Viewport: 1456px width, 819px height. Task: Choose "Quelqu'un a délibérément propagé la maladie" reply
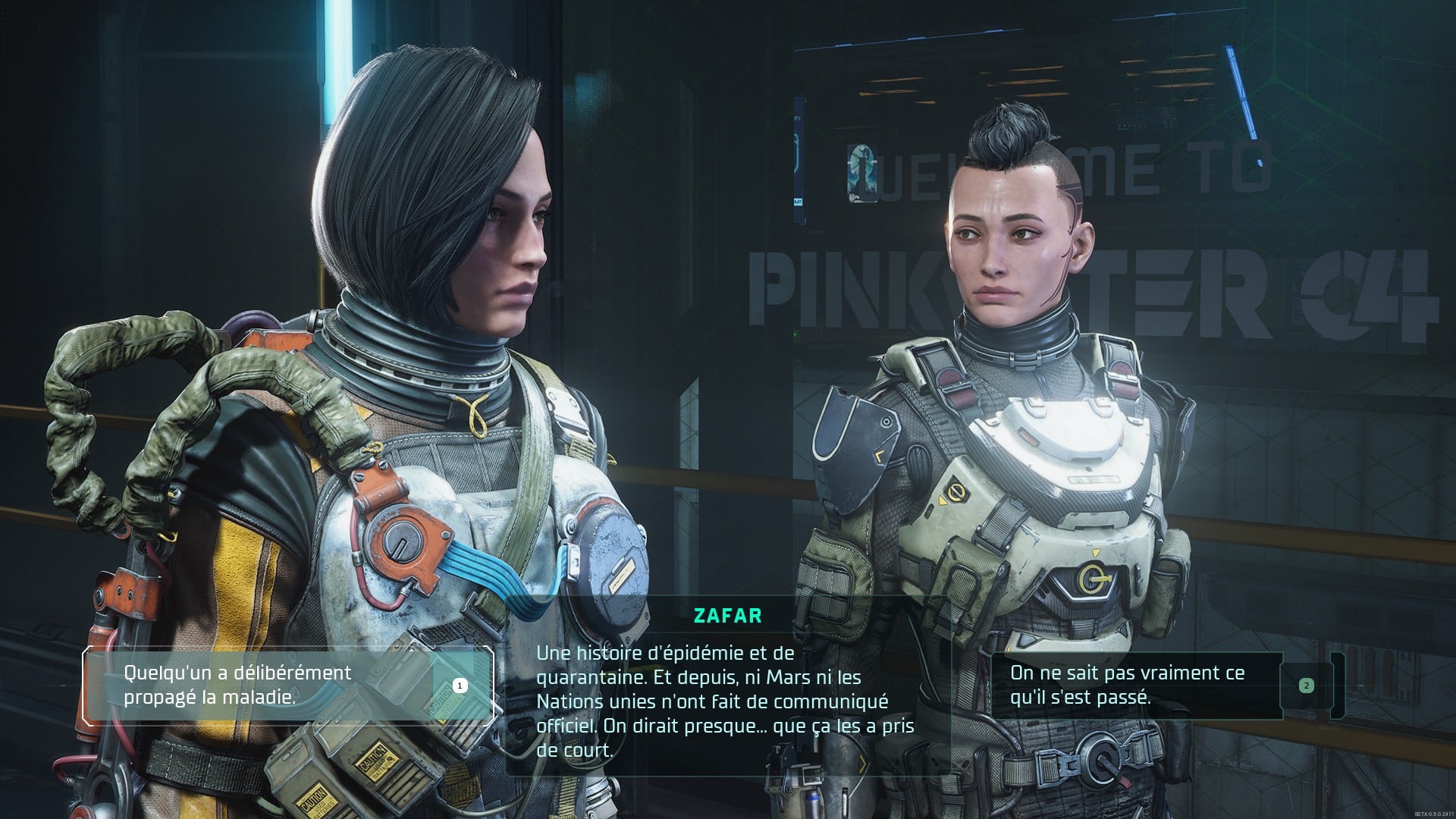coord(287,685)
